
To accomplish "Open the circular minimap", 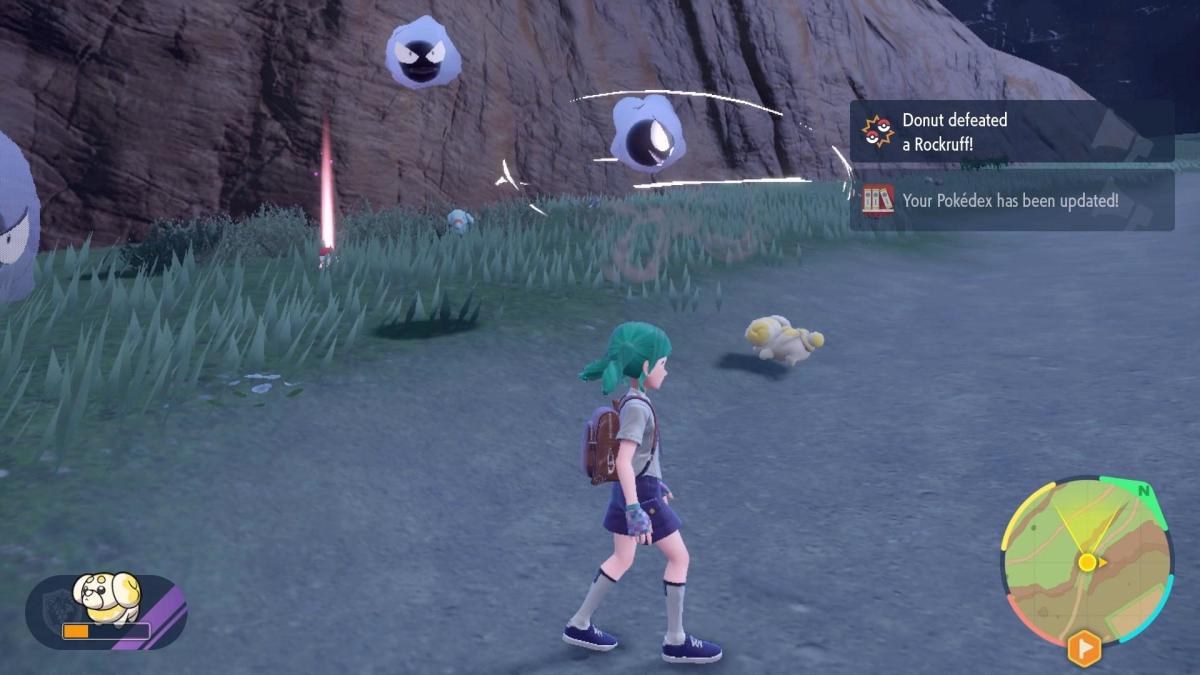I will [1087, 560].
